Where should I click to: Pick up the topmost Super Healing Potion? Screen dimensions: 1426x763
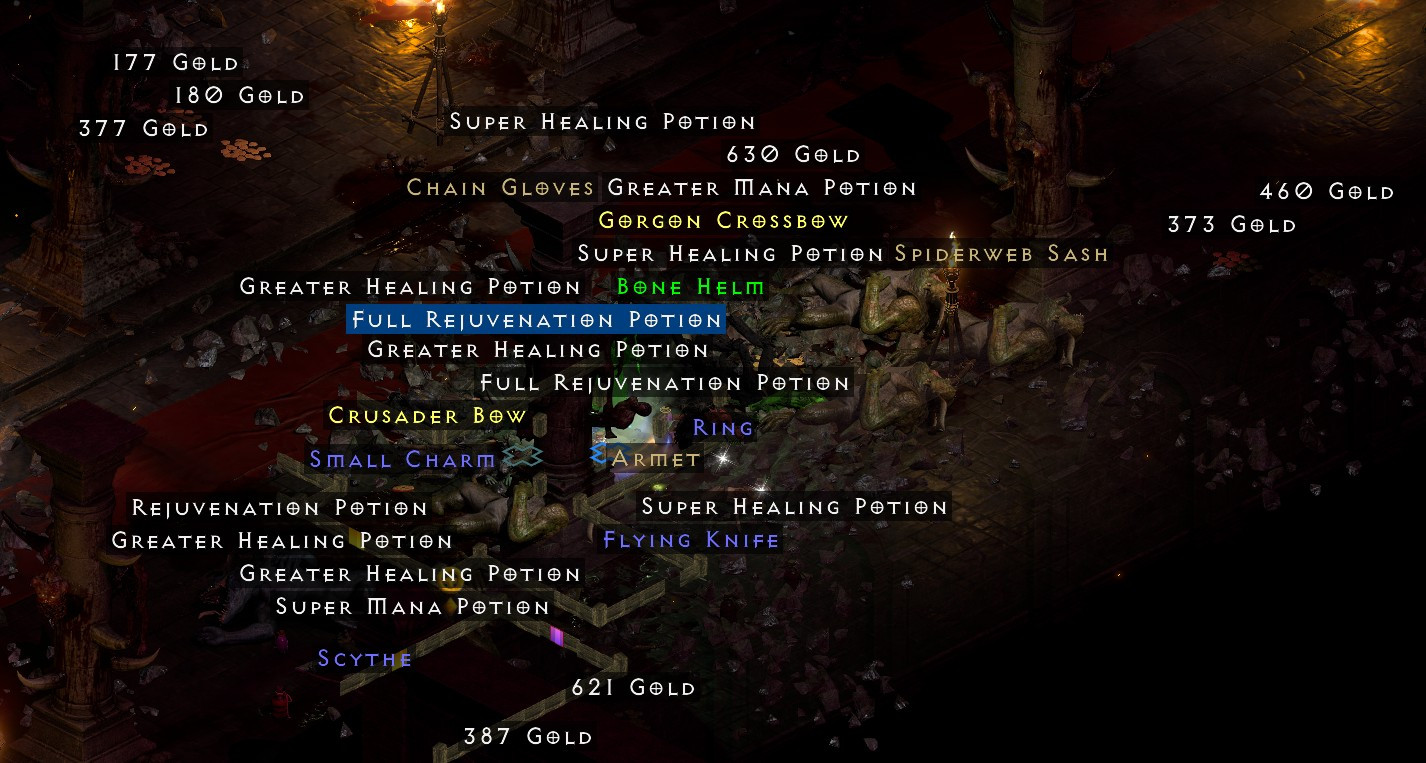pos(603,122)
